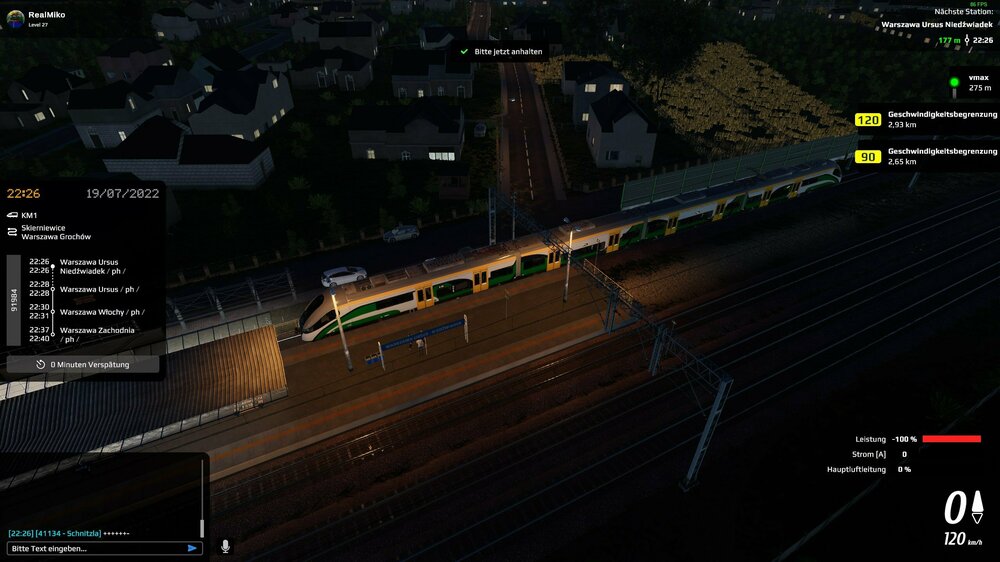Select the Warszawa Ursus Niedźwiadek timetable stop
This screenshot has width=1000, height=562.
[89, 266]
